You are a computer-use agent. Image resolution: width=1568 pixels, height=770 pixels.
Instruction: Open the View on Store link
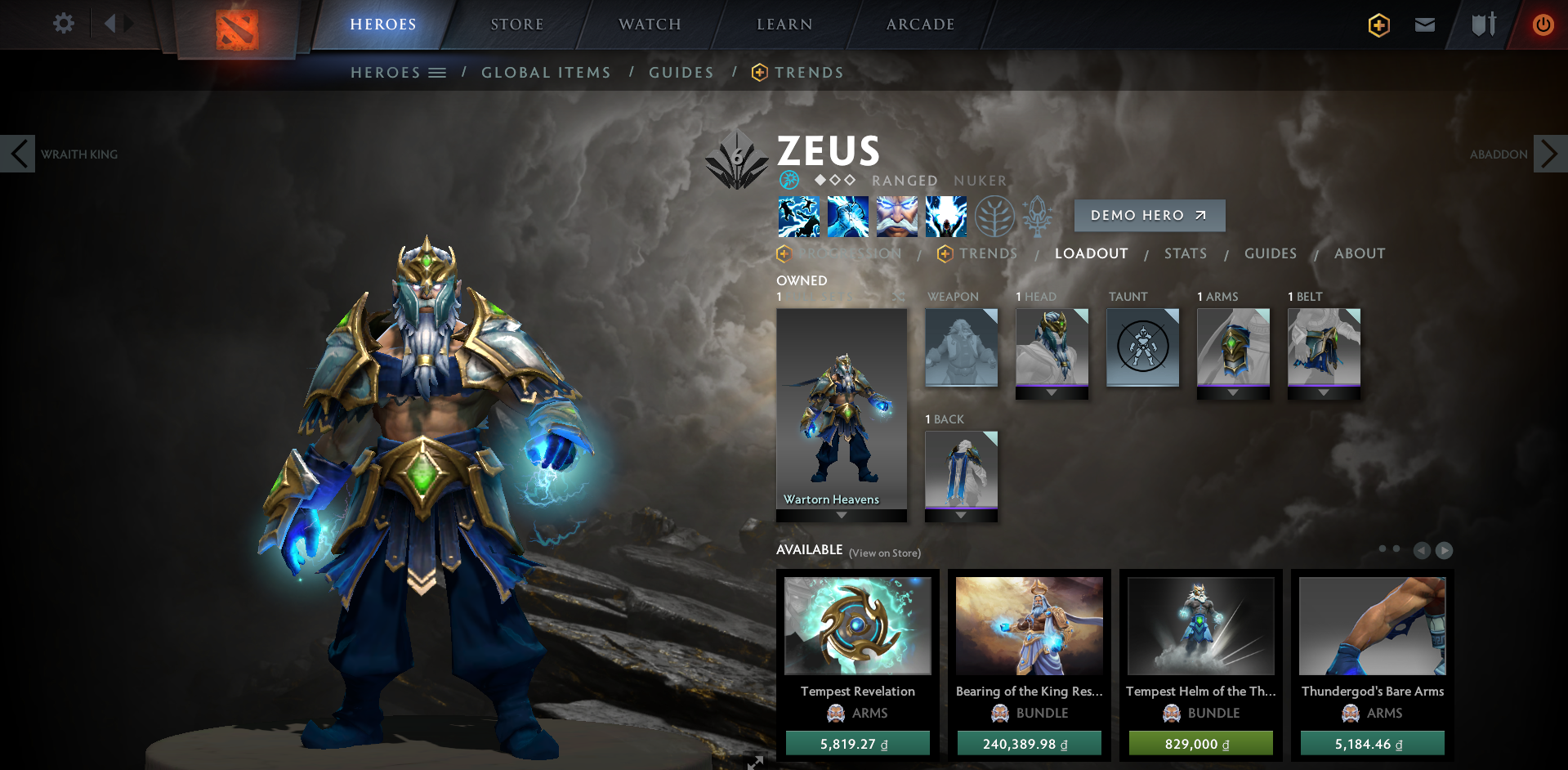[x=884, y=553]
